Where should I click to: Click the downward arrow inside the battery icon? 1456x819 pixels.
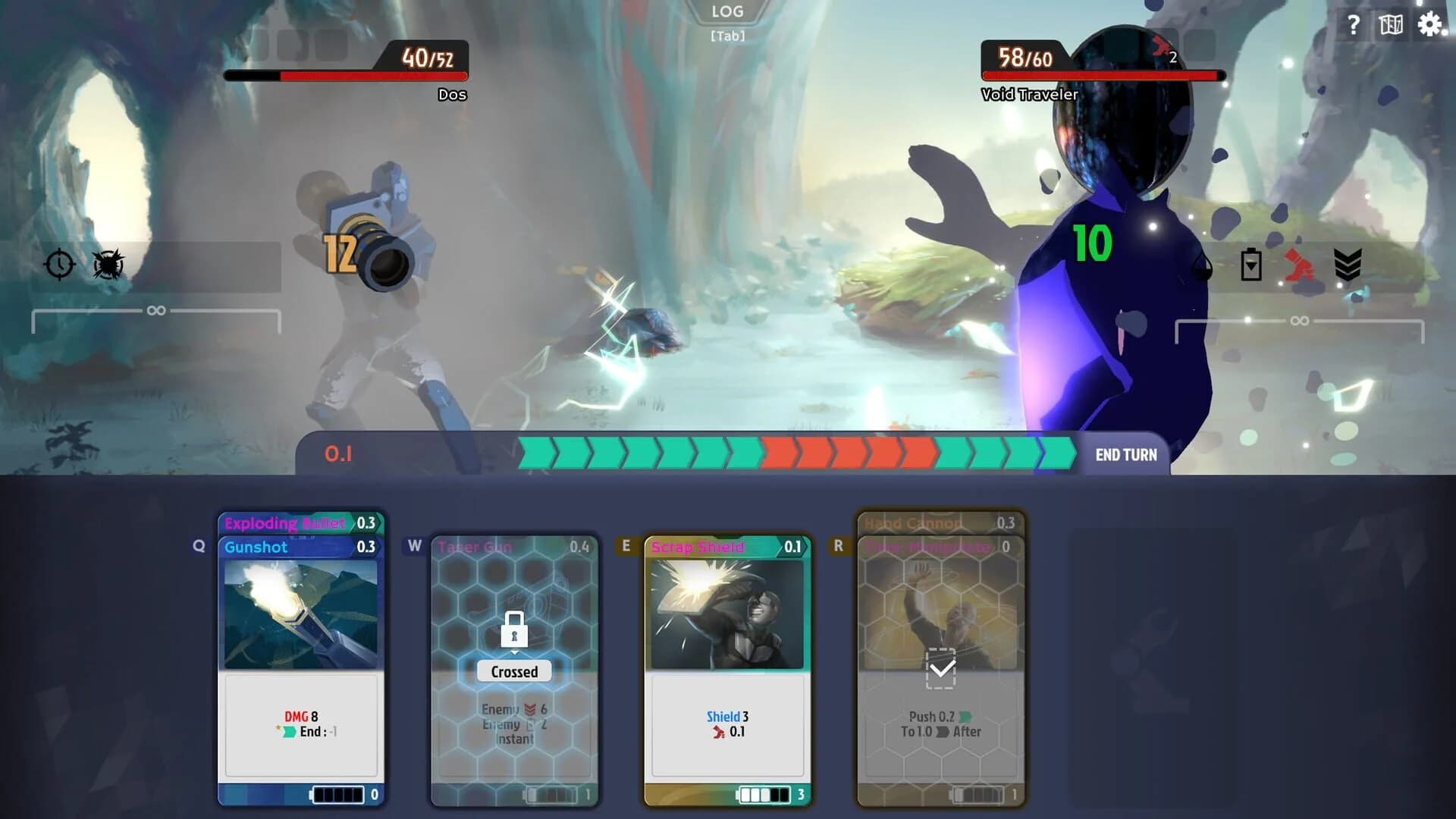1252,267
